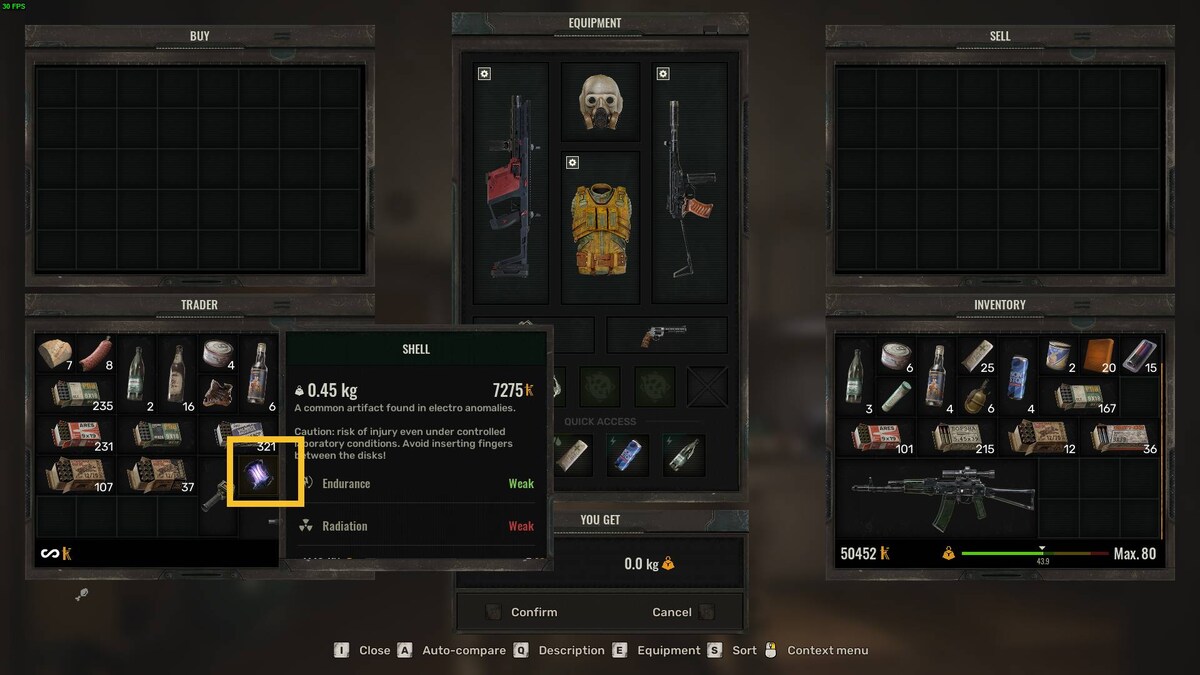1200x675 pixels.
Task: Select the grenade stack in inventory
Action: pyautogui.click(x=976, y=394)
